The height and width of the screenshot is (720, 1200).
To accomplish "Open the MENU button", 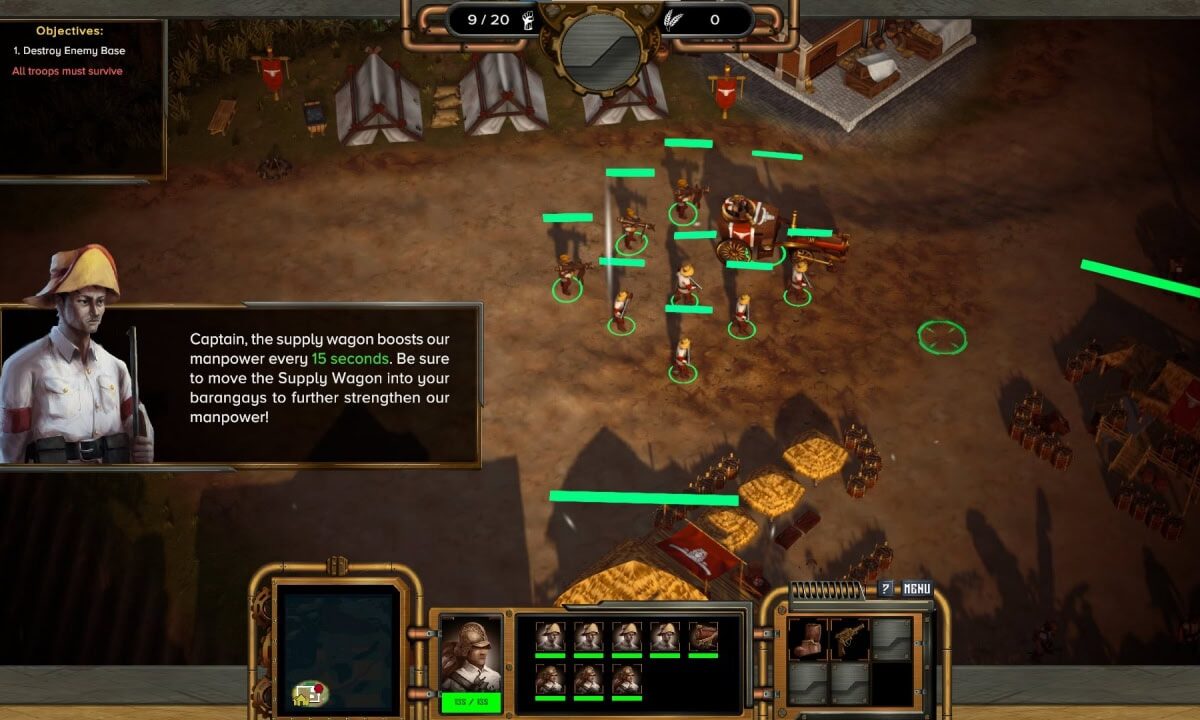I will 917,589.
